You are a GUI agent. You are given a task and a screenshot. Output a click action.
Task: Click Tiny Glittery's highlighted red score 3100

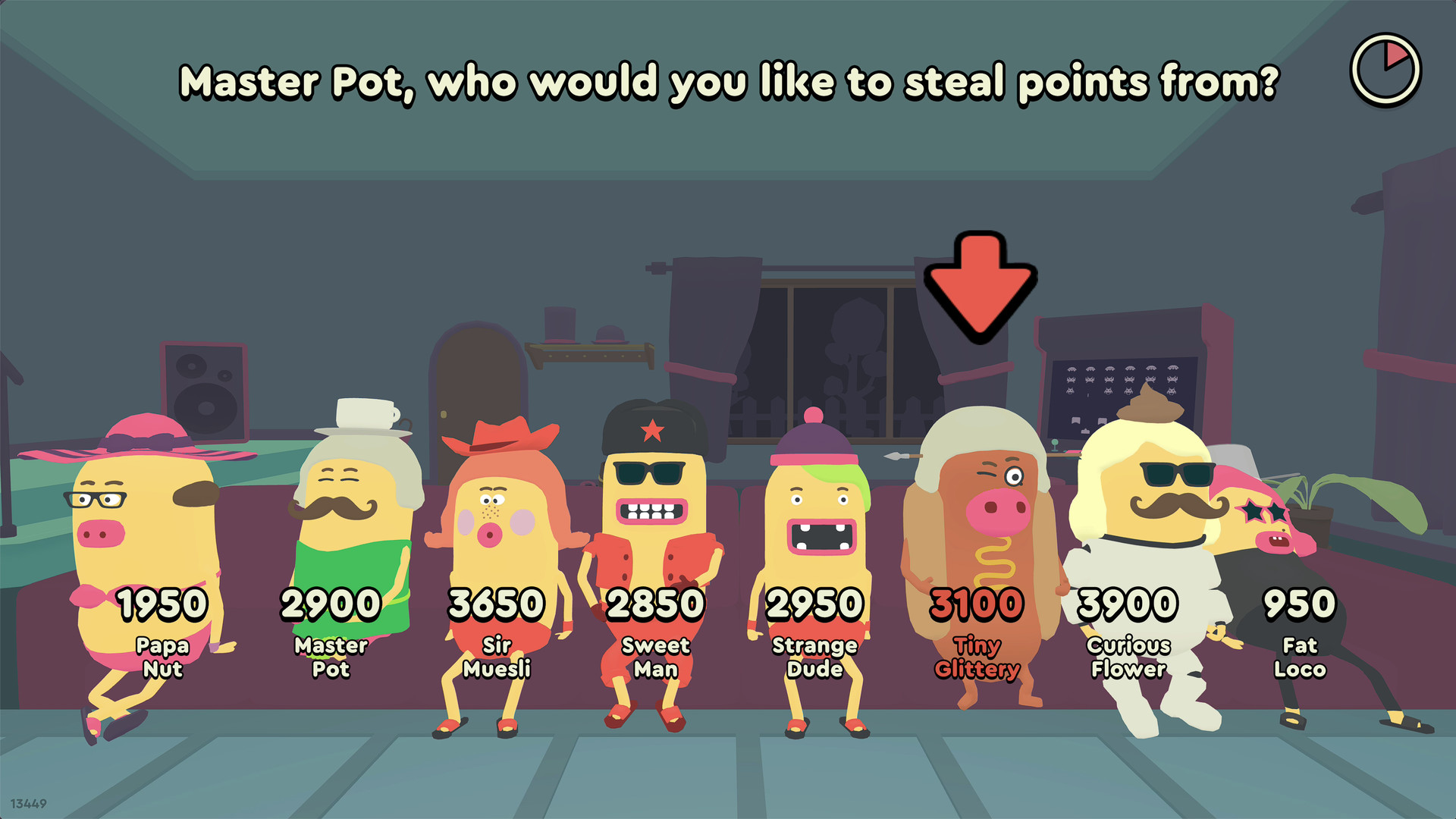(977, 603)
